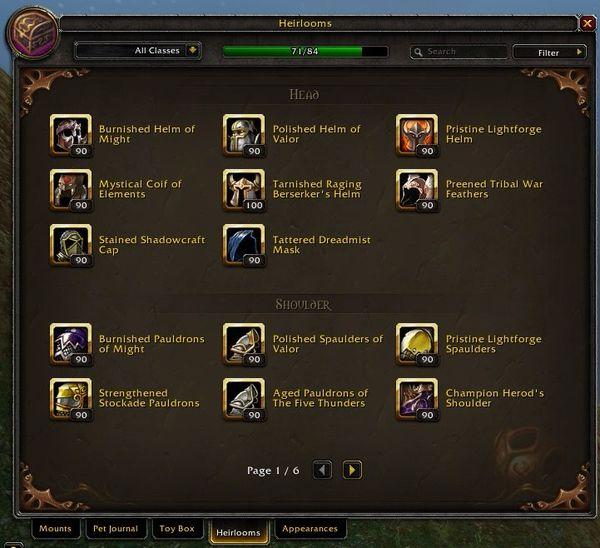Image resolution: width=600 pixels, height=548 pixels.
Task: Switch to the Mounts tab
Action: pos(55,529)
